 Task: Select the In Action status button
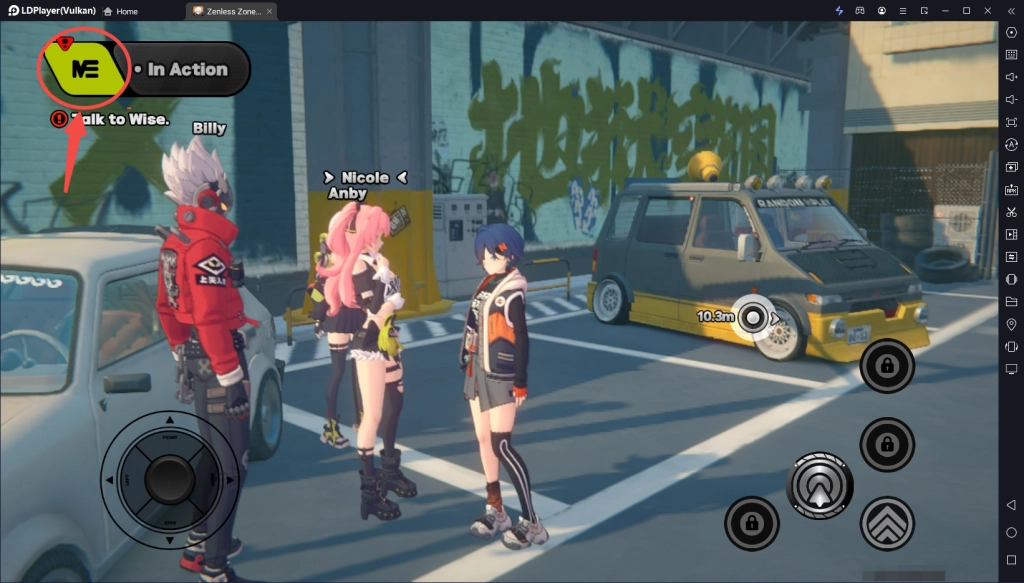tap(187, 70)
